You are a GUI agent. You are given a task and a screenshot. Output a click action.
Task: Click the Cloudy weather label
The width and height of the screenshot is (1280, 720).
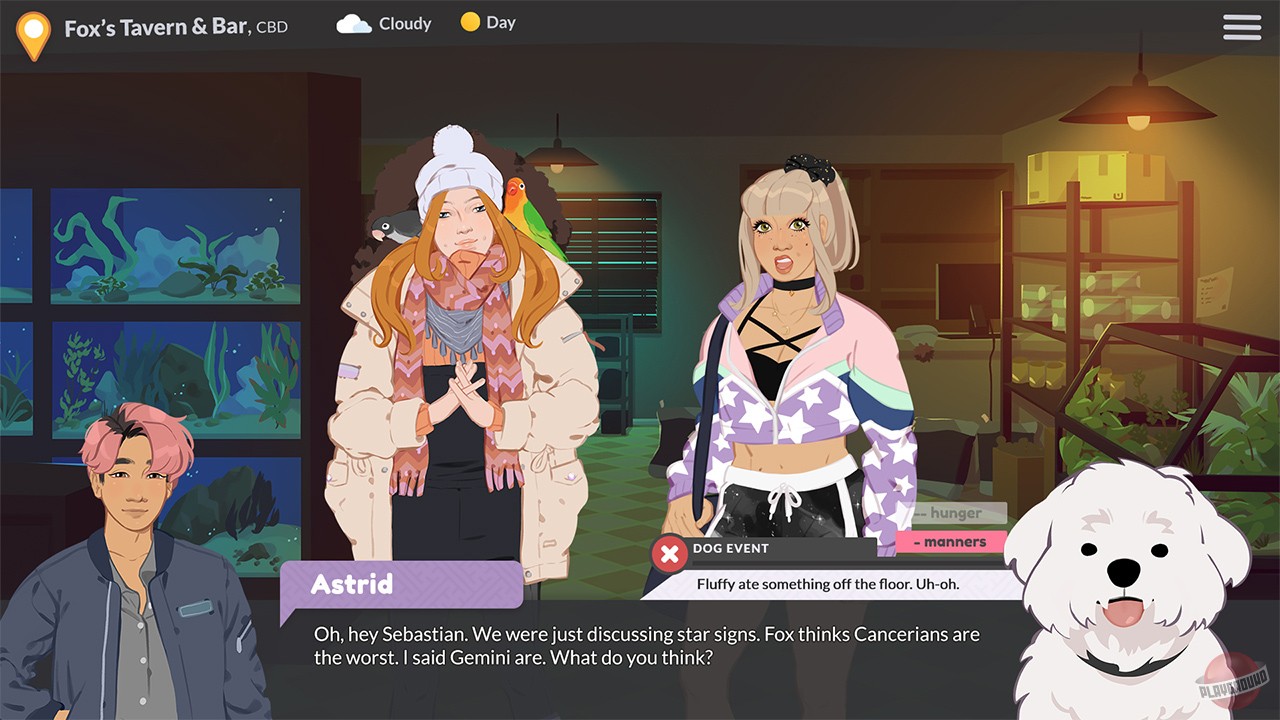[x=404, y=22]
